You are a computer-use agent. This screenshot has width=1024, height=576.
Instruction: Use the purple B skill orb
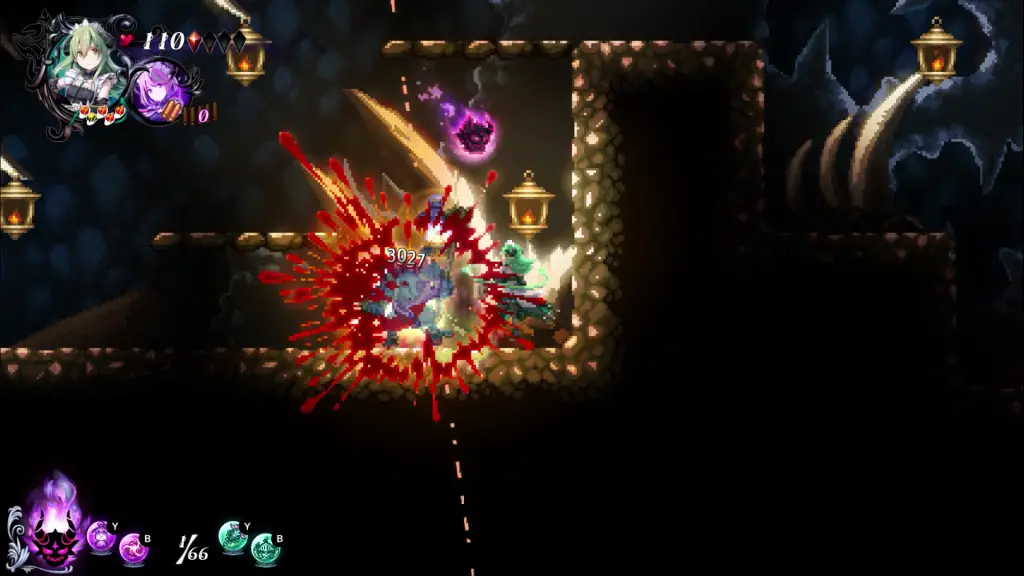pos(132,549)
